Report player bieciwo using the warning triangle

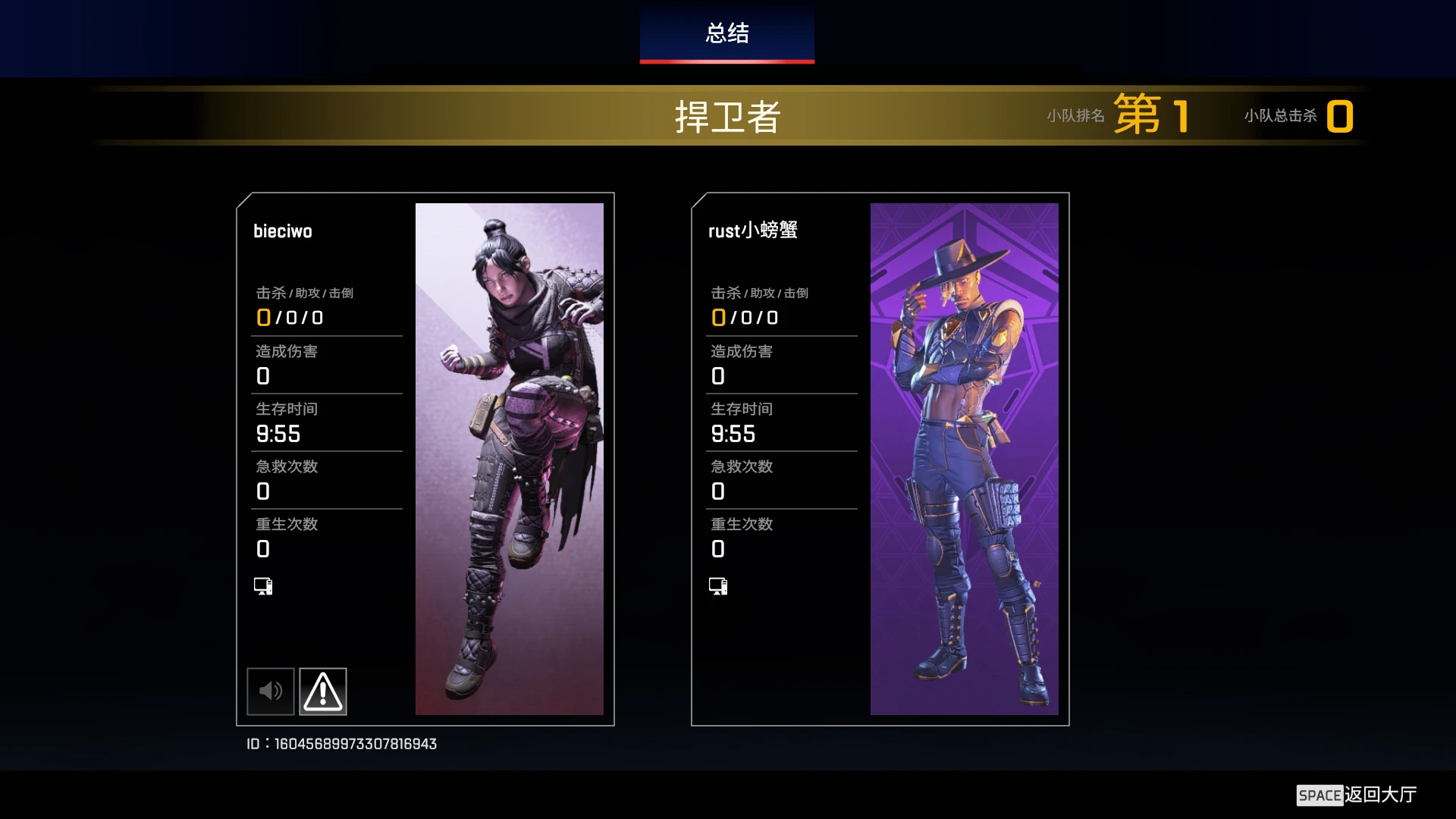point(323,691)
